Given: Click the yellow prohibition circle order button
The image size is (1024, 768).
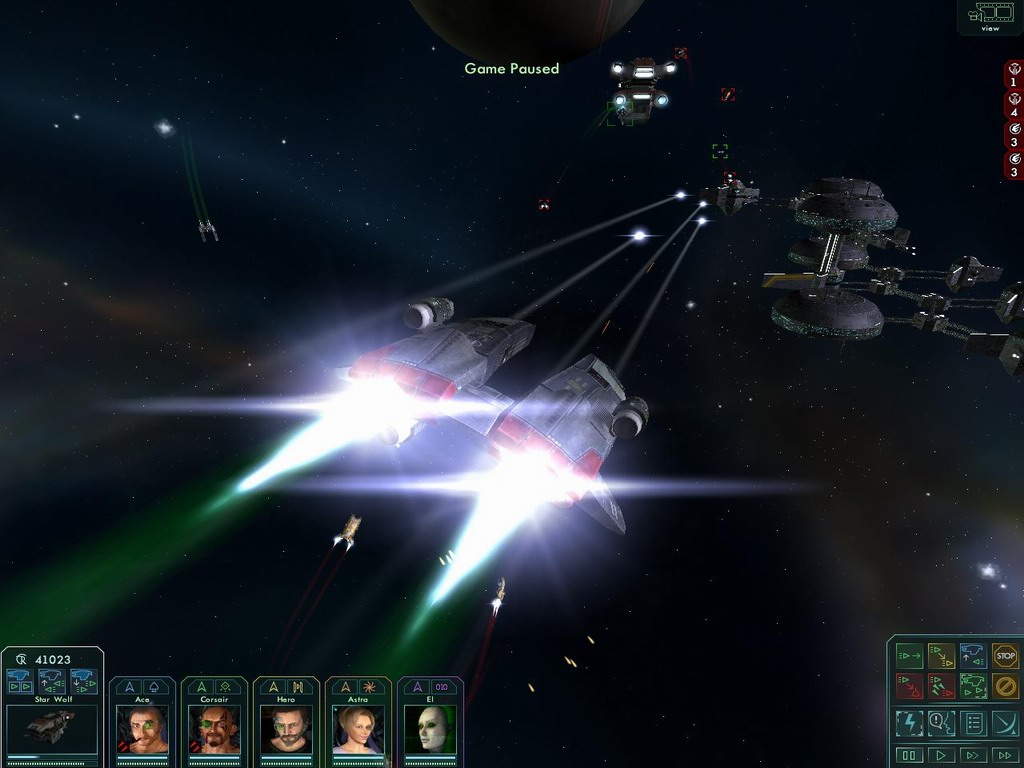Looking at the screenshot, I should (x=1005, y=686).
